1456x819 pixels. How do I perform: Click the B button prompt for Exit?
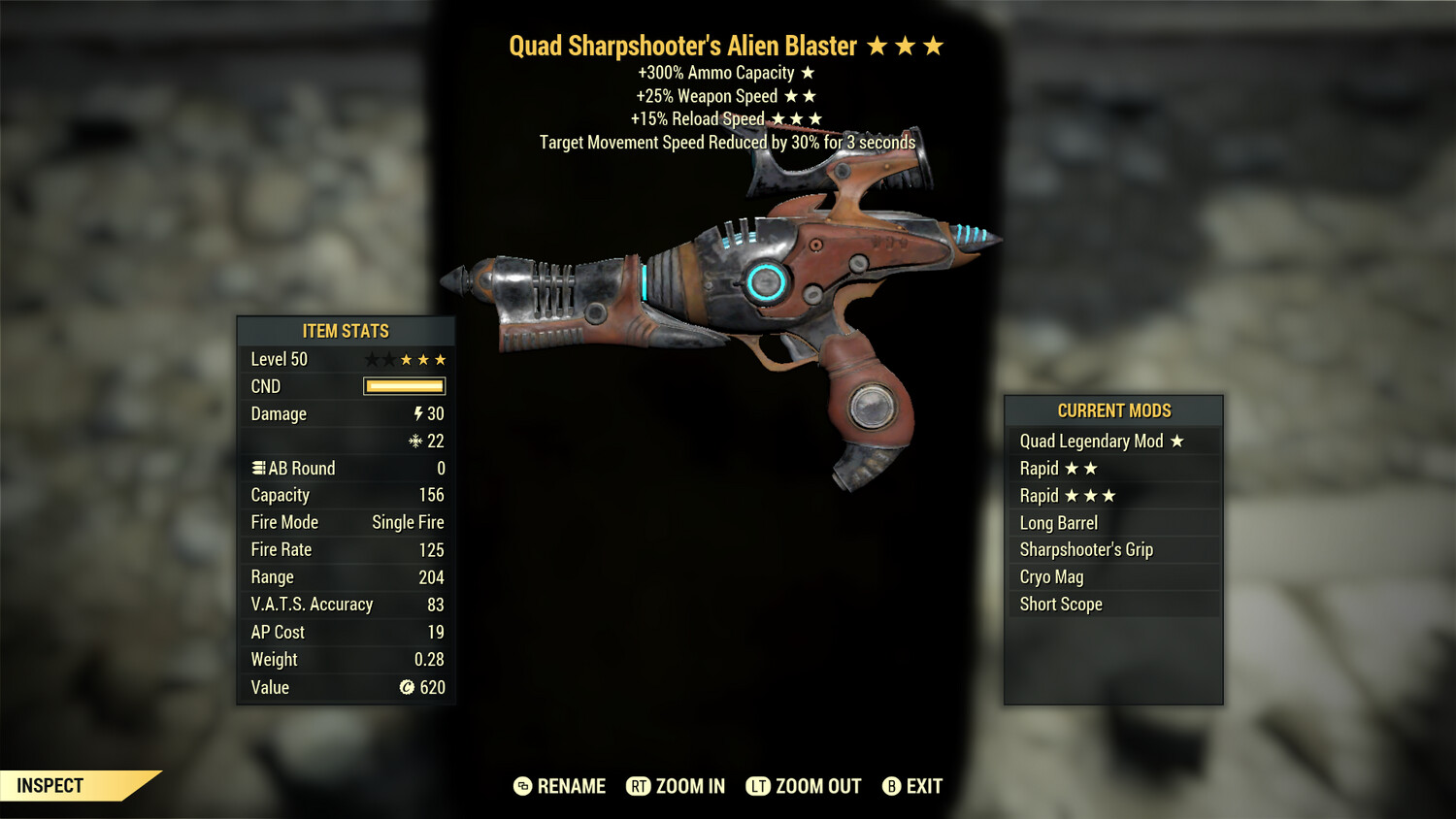coord(890,786)
